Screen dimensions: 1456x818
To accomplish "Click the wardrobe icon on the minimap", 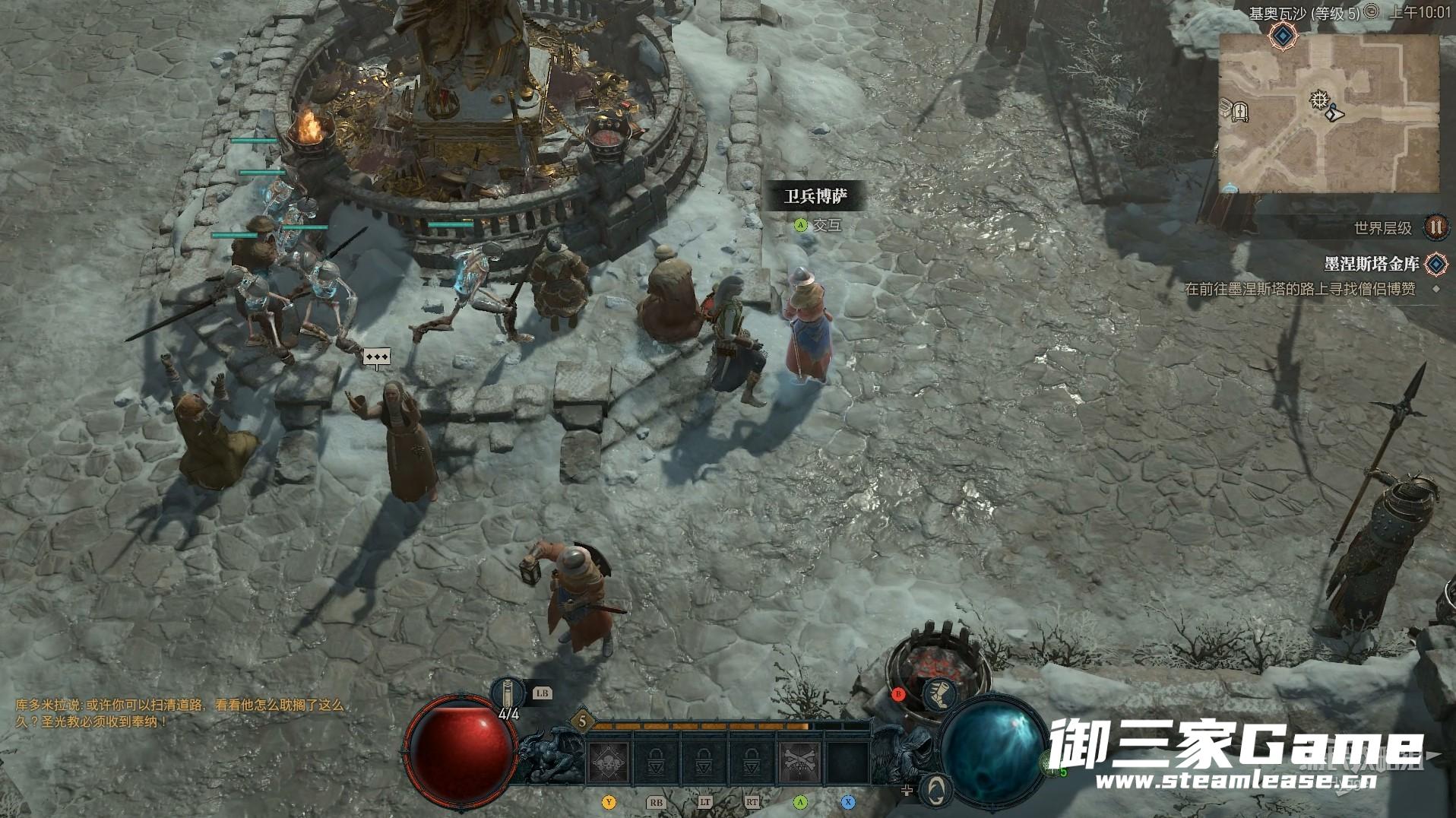I will tap(1240, 112).
